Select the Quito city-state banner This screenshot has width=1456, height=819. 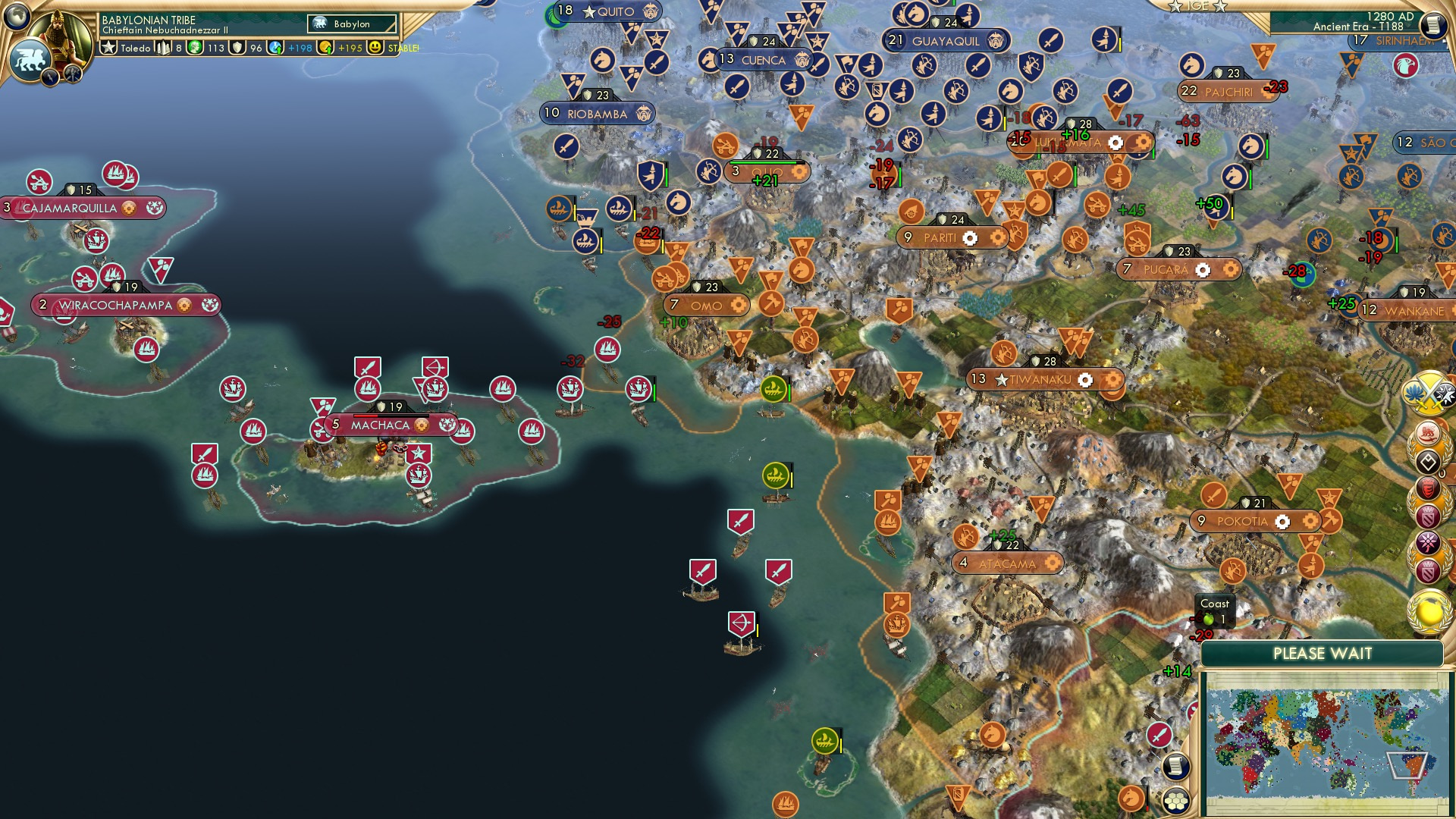607,11
